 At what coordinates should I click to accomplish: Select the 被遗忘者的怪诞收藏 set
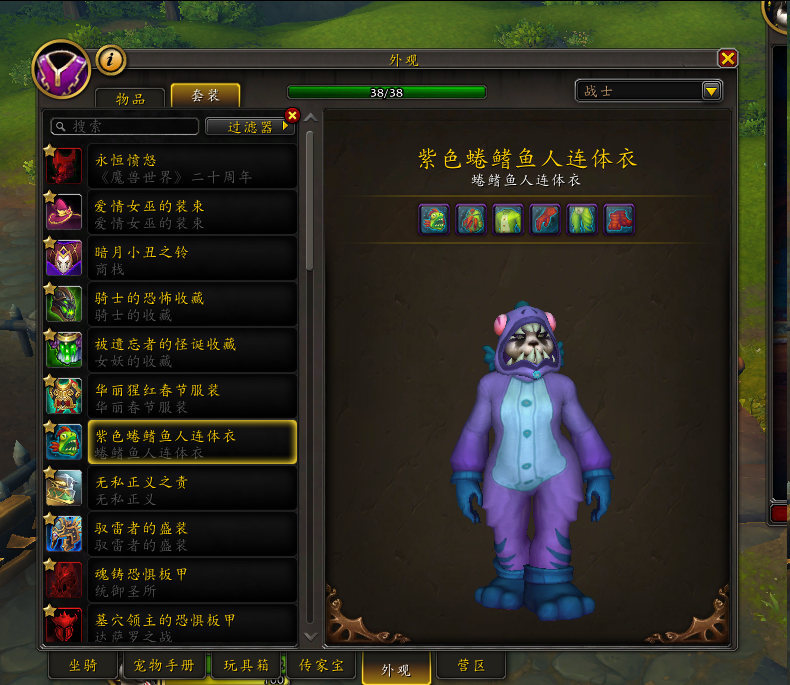170,350
